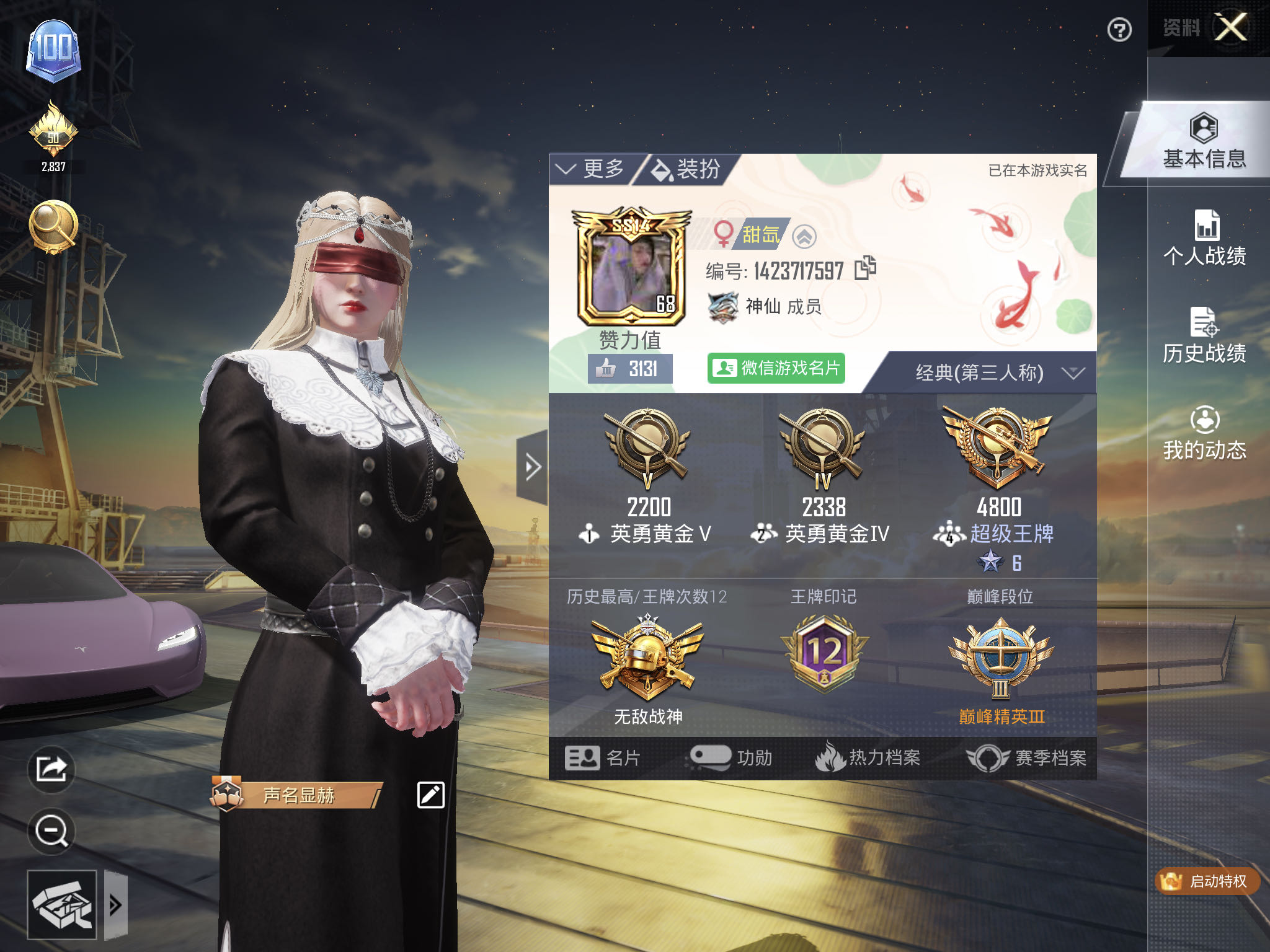Image resolution: width=1270 pixels, height=952 pixels.
Task: View the 热力档案 section
Action: point(868,757)
